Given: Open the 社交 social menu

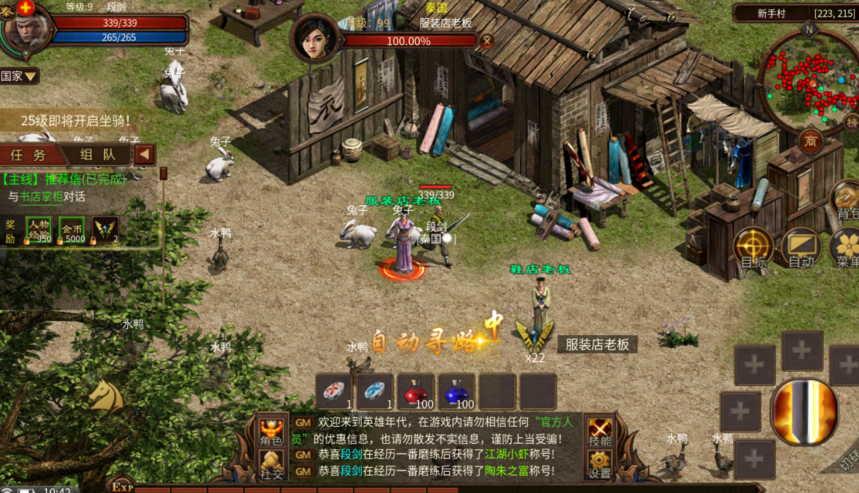Looking at the screenshot, I should [272, 464].
